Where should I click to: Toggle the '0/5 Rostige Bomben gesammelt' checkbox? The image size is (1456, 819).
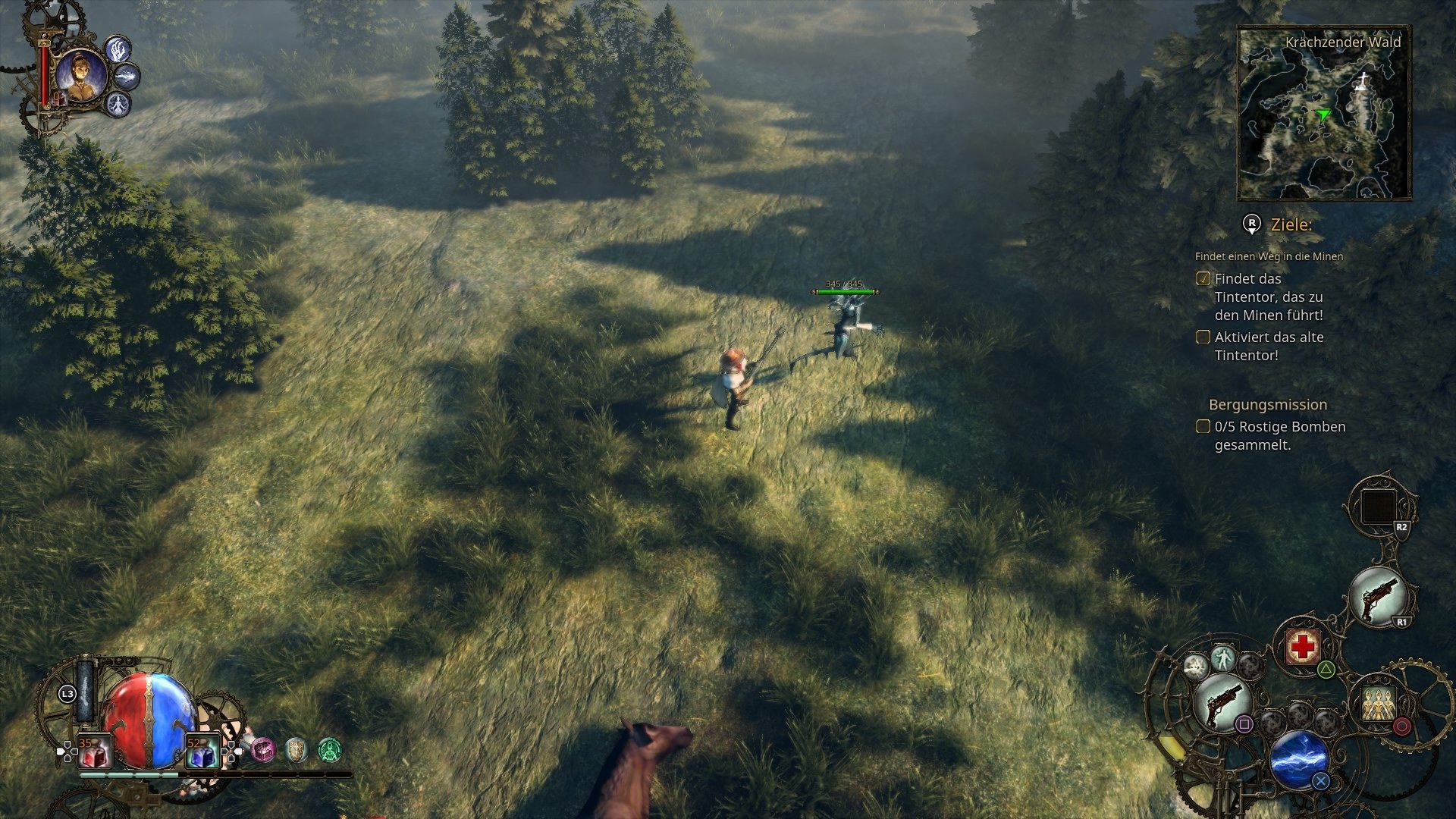1204,427
